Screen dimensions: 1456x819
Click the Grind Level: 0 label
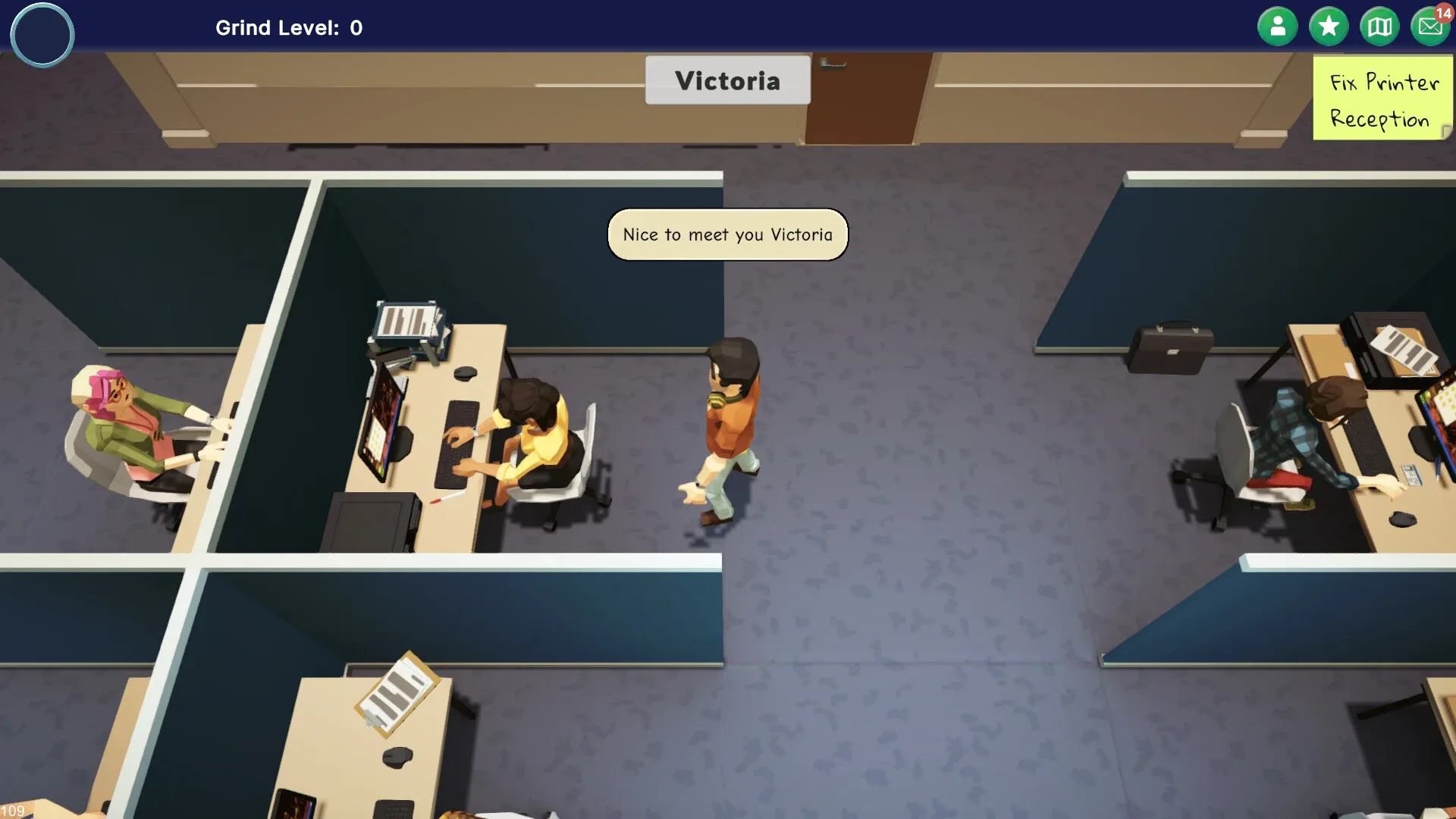click(288, 28)
